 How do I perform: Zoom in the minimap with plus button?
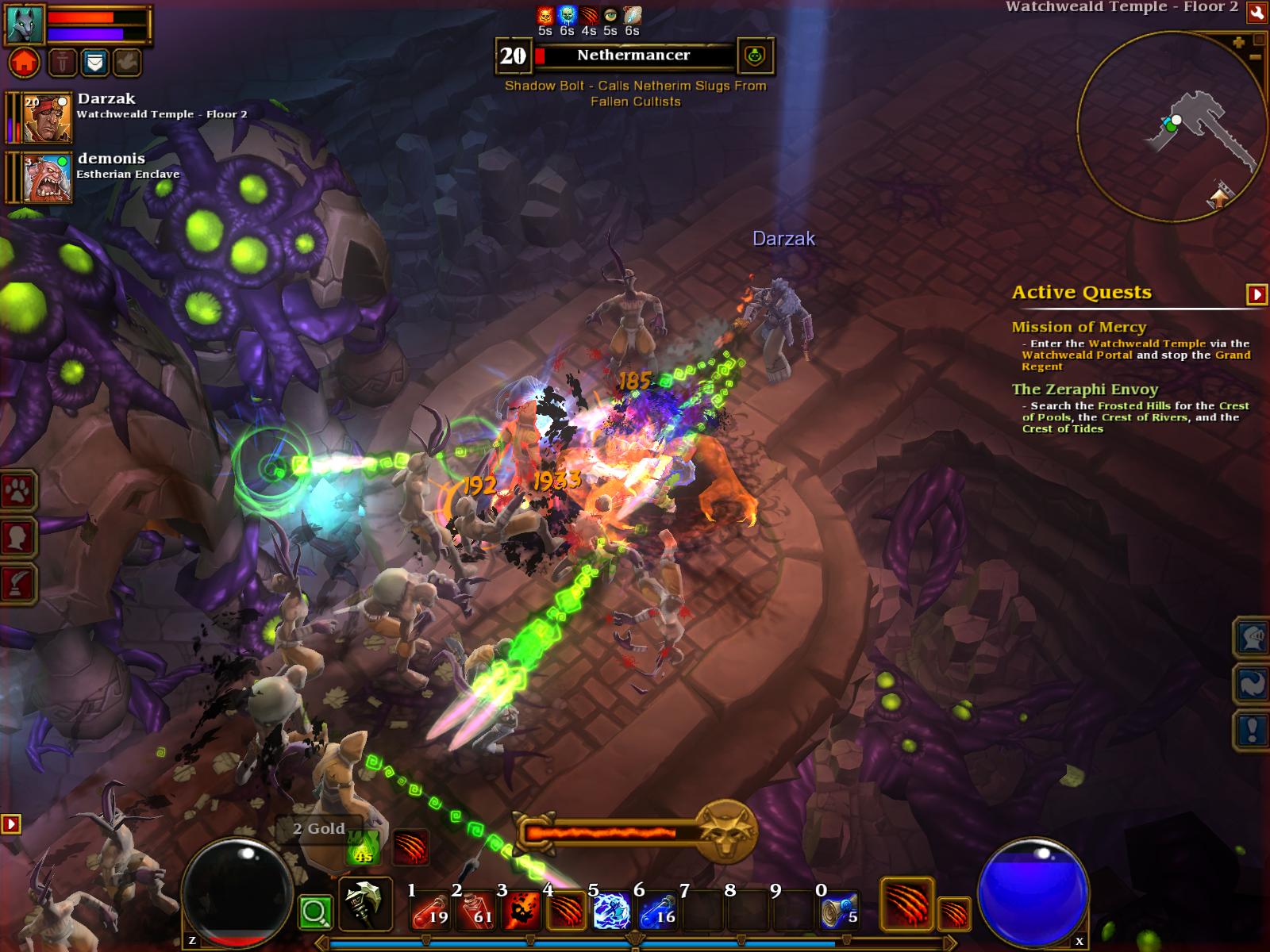pyautogui.click(x=1238, y=43)
